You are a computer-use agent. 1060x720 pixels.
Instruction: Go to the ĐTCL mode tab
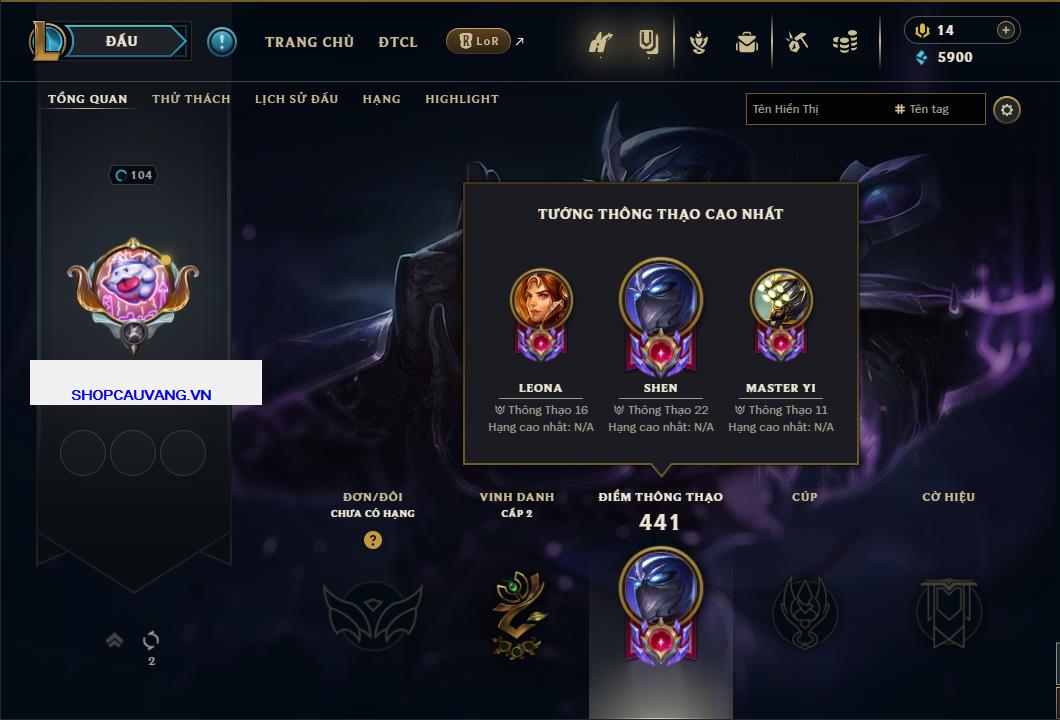click(398, 42)
